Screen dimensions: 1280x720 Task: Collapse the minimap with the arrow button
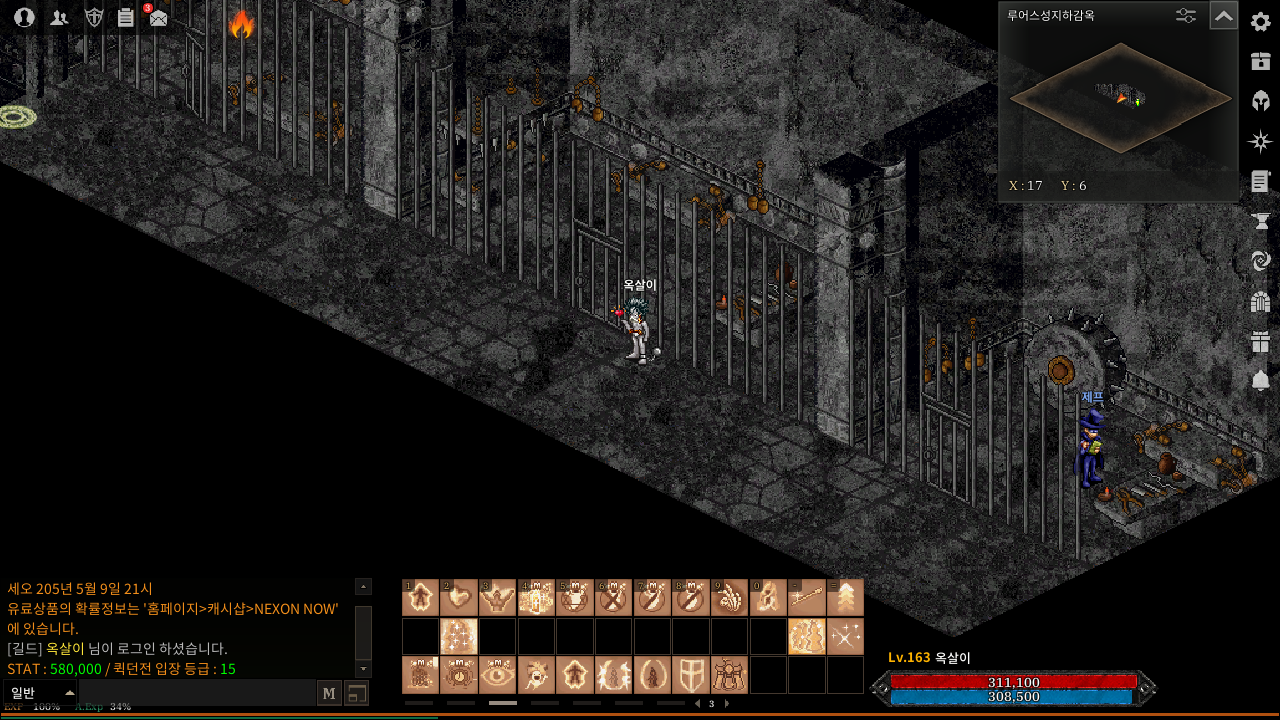[x=1223, y=16]
